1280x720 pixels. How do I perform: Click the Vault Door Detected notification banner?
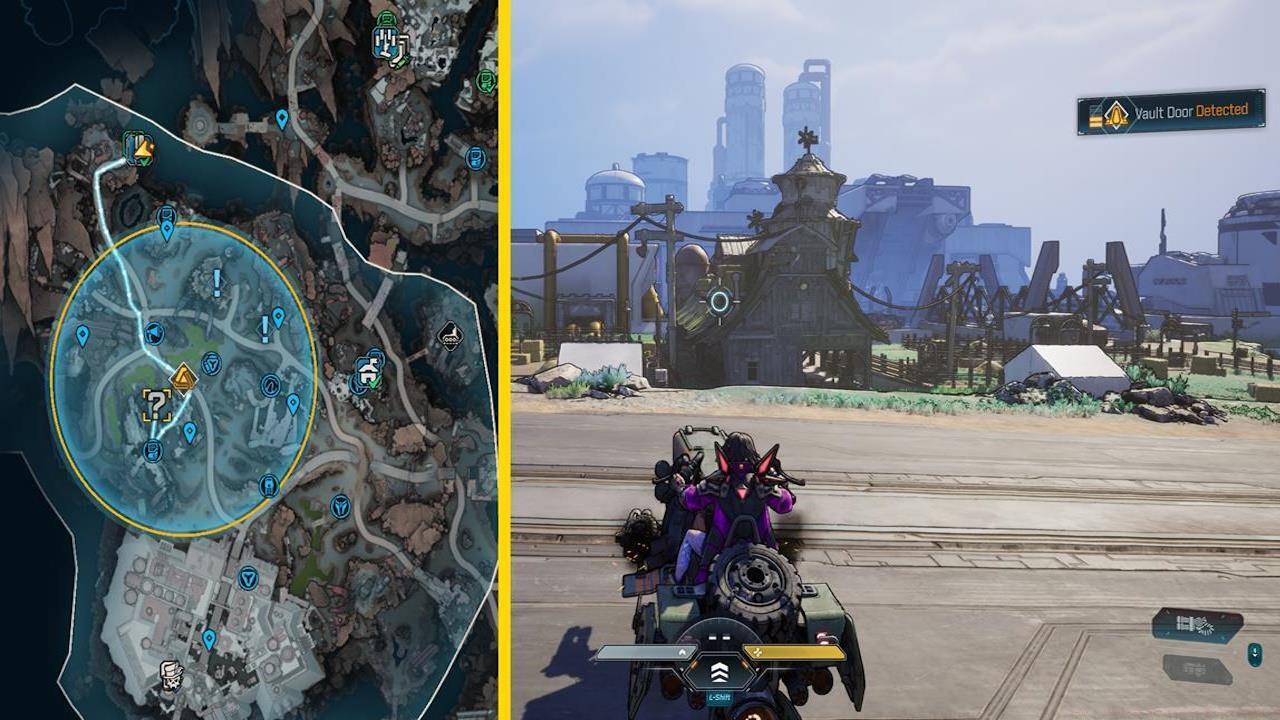(x=1170, y=113)
